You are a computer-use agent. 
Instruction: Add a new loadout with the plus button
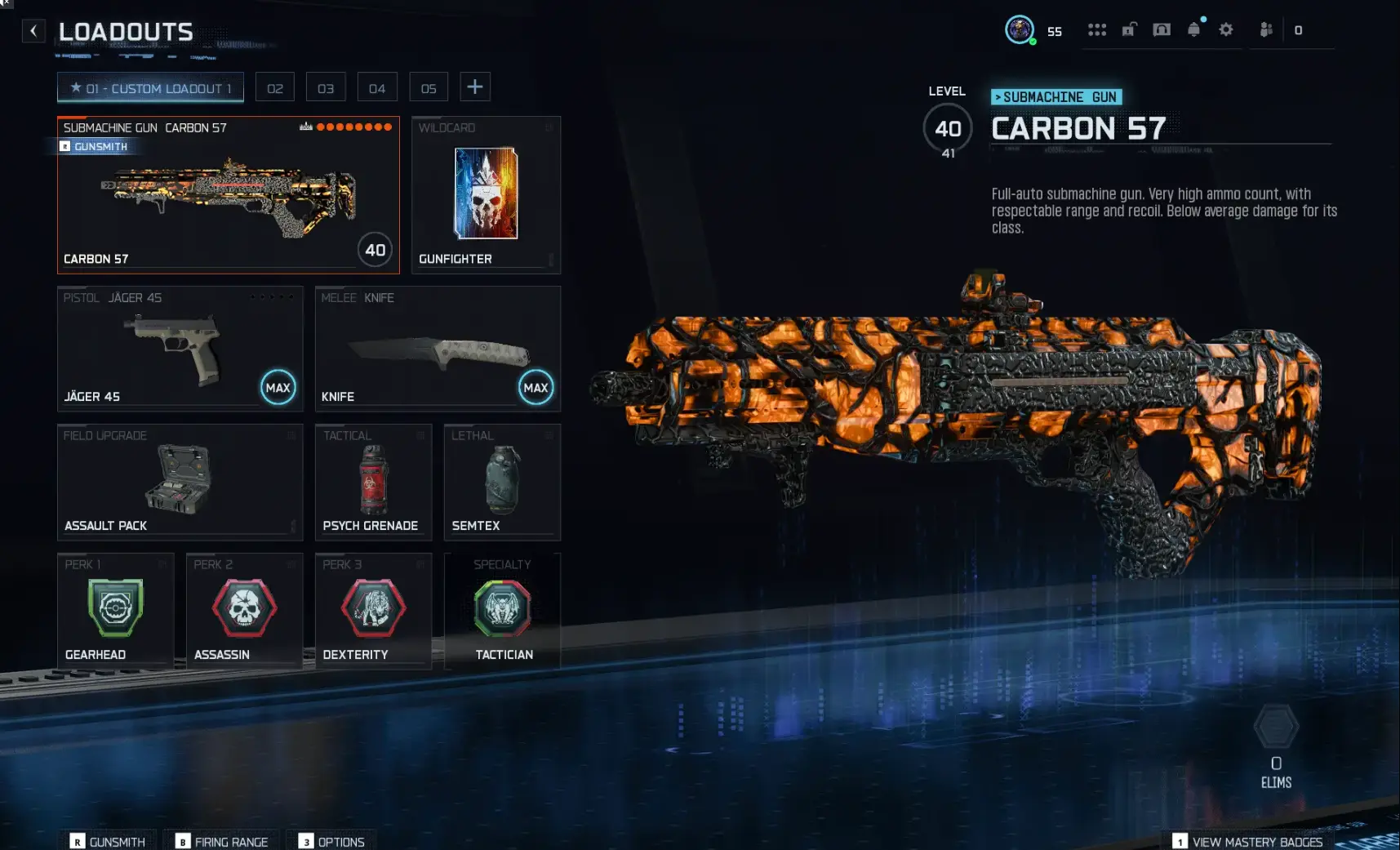(x=476, y=86)
